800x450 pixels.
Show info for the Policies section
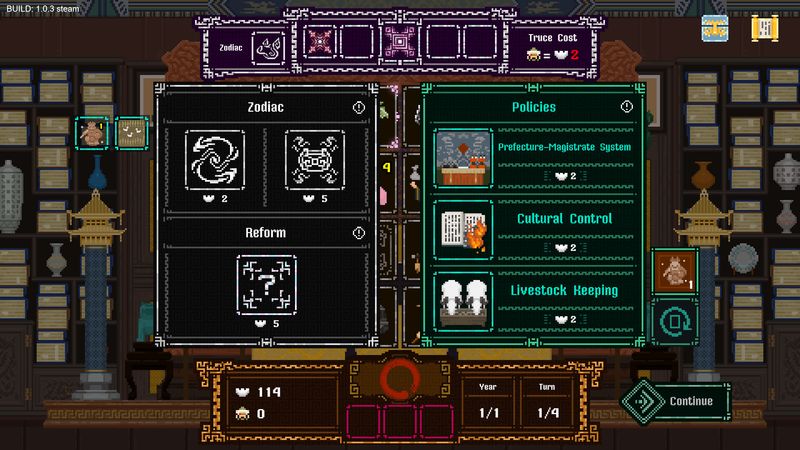click(x=627, y=107)
